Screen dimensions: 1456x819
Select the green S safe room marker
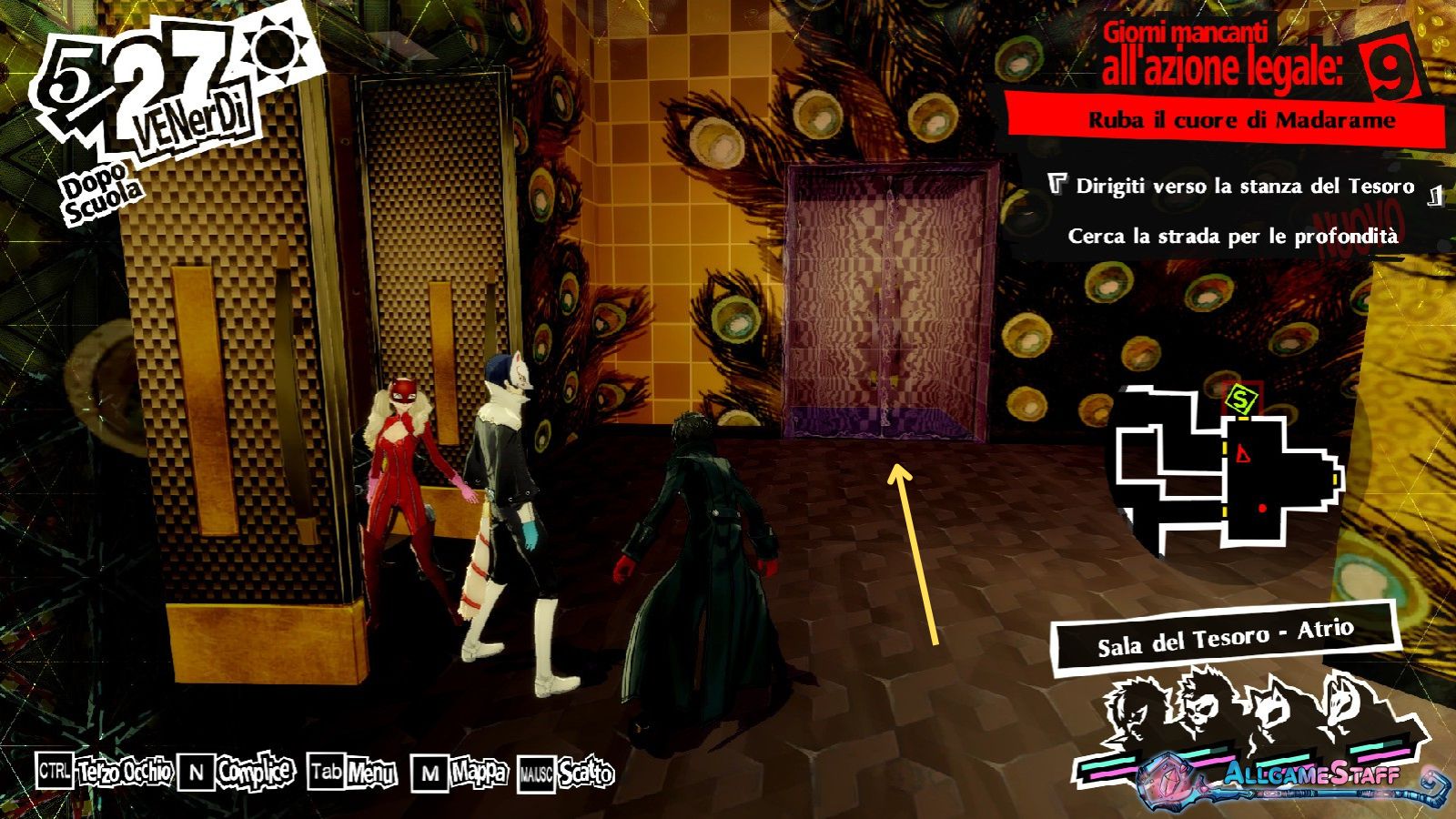[1240, 398]
